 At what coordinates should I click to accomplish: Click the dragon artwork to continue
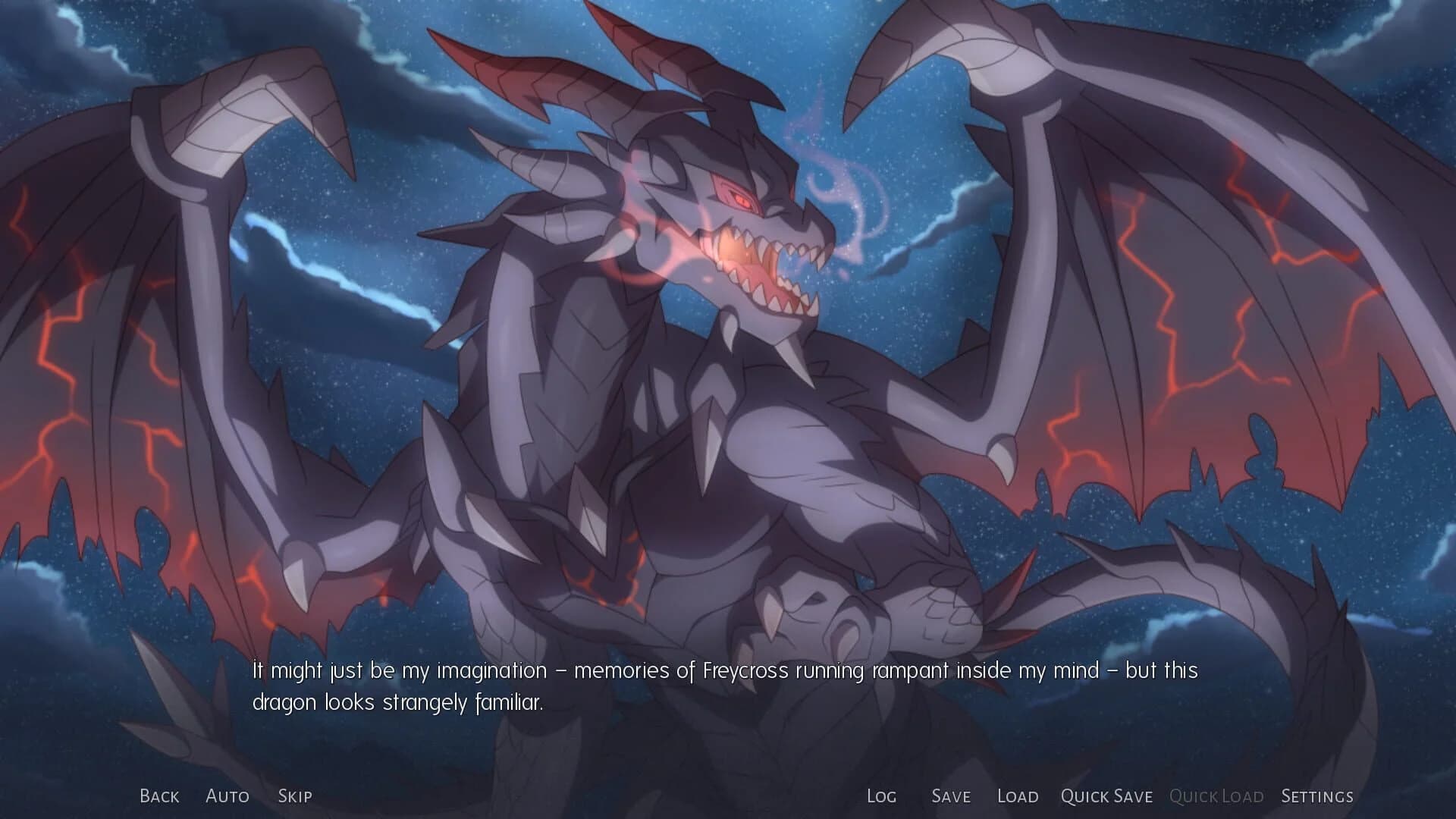point(728,341)
